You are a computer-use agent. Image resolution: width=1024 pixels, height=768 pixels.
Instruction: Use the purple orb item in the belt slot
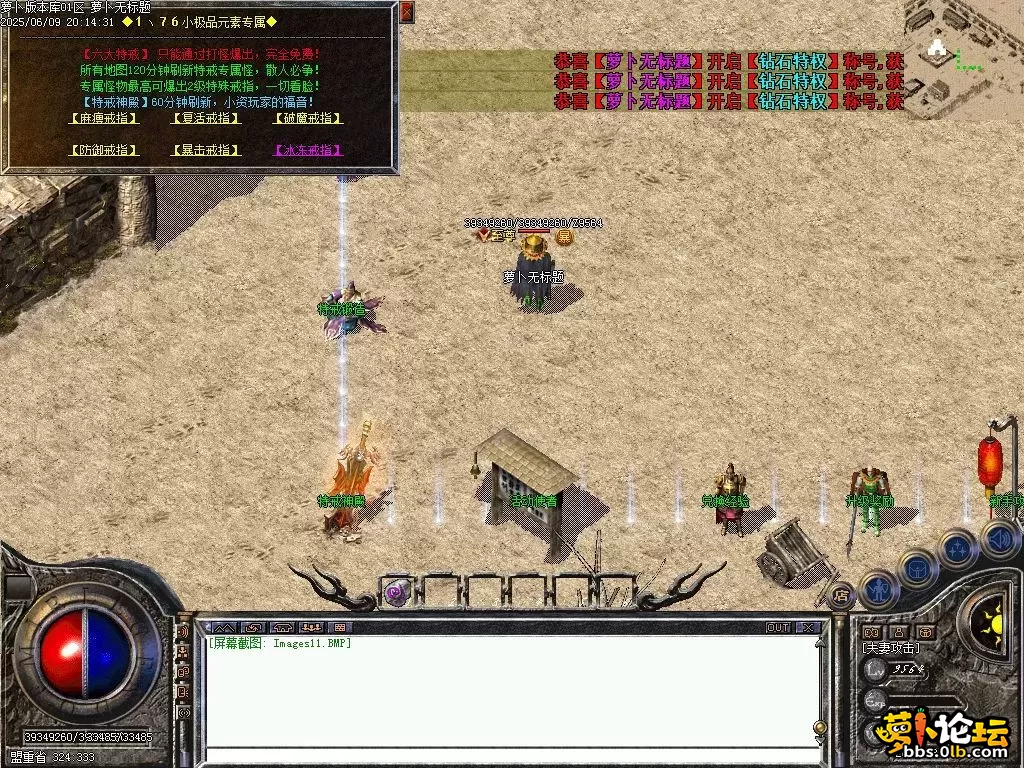396,592
